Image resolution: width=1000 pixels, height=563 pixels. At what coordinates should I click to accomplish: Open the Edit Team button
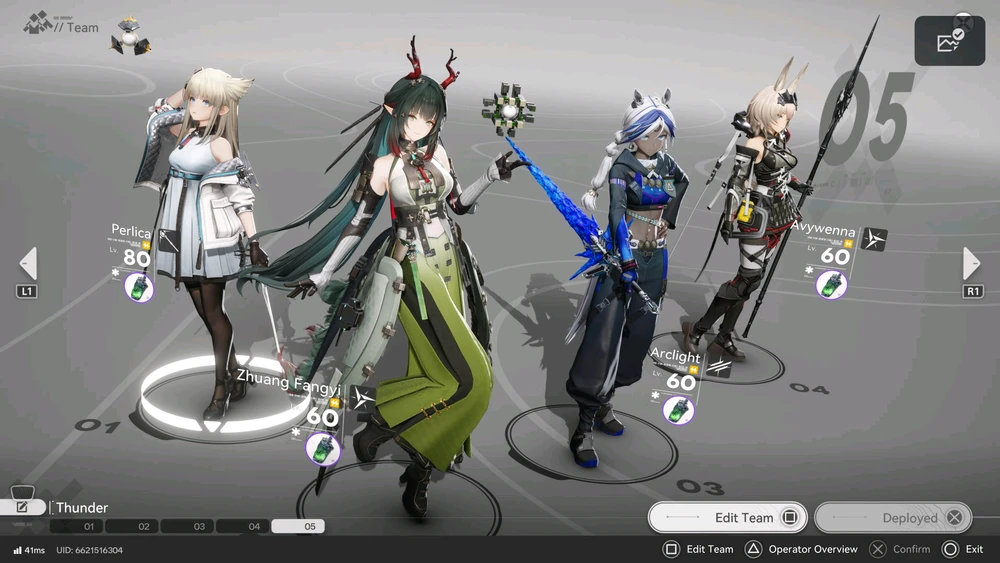[727, 517]
